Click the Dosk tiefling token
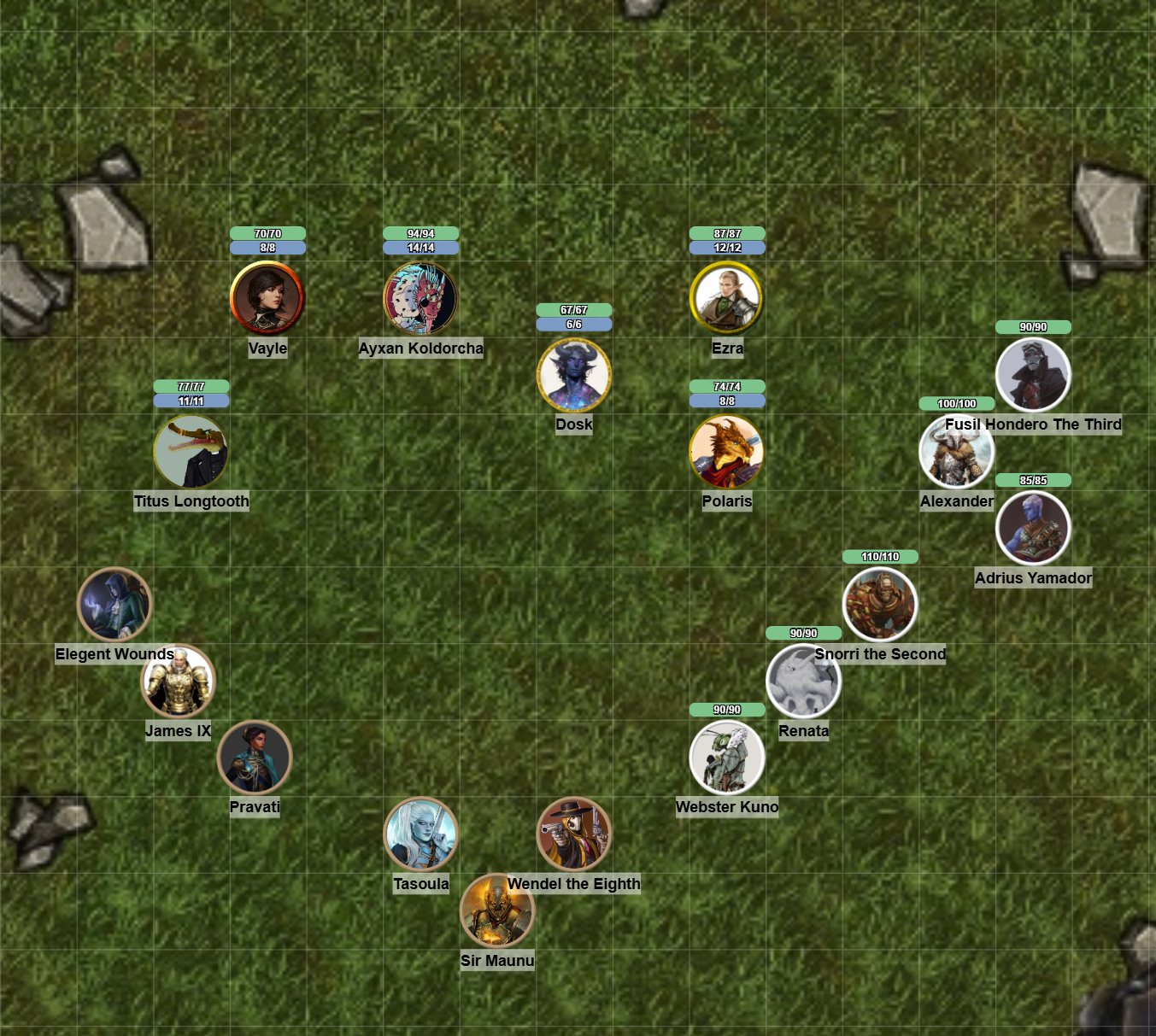 click(574, 374)
